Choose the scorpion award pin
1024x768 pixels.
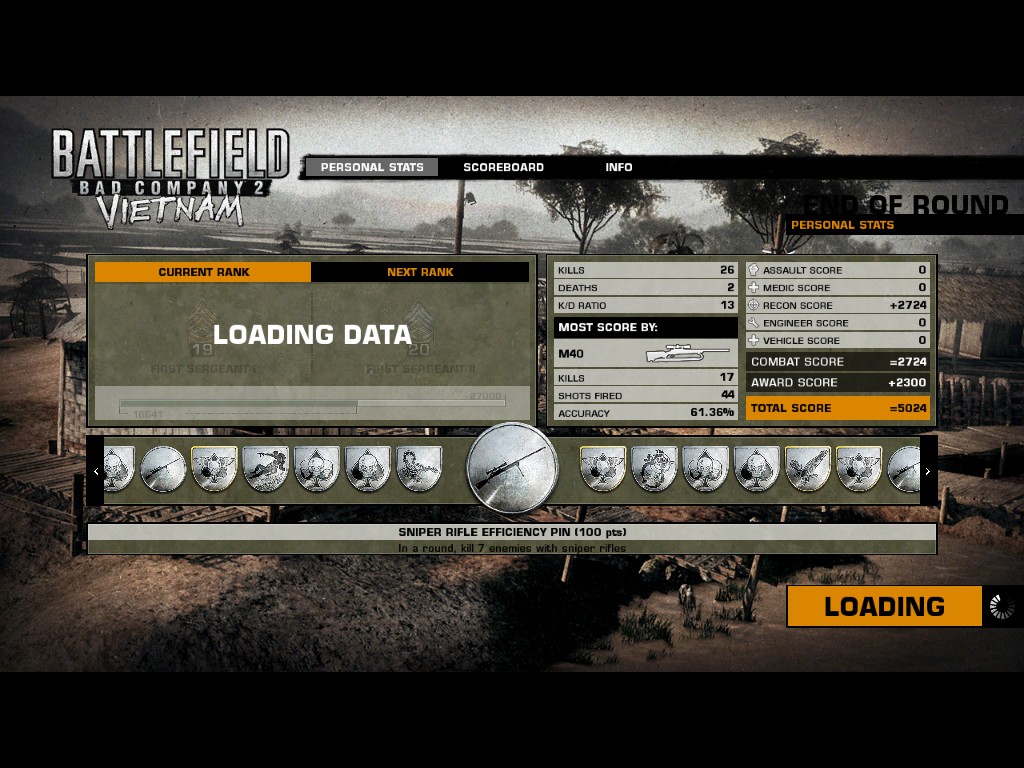click(419, 469)
